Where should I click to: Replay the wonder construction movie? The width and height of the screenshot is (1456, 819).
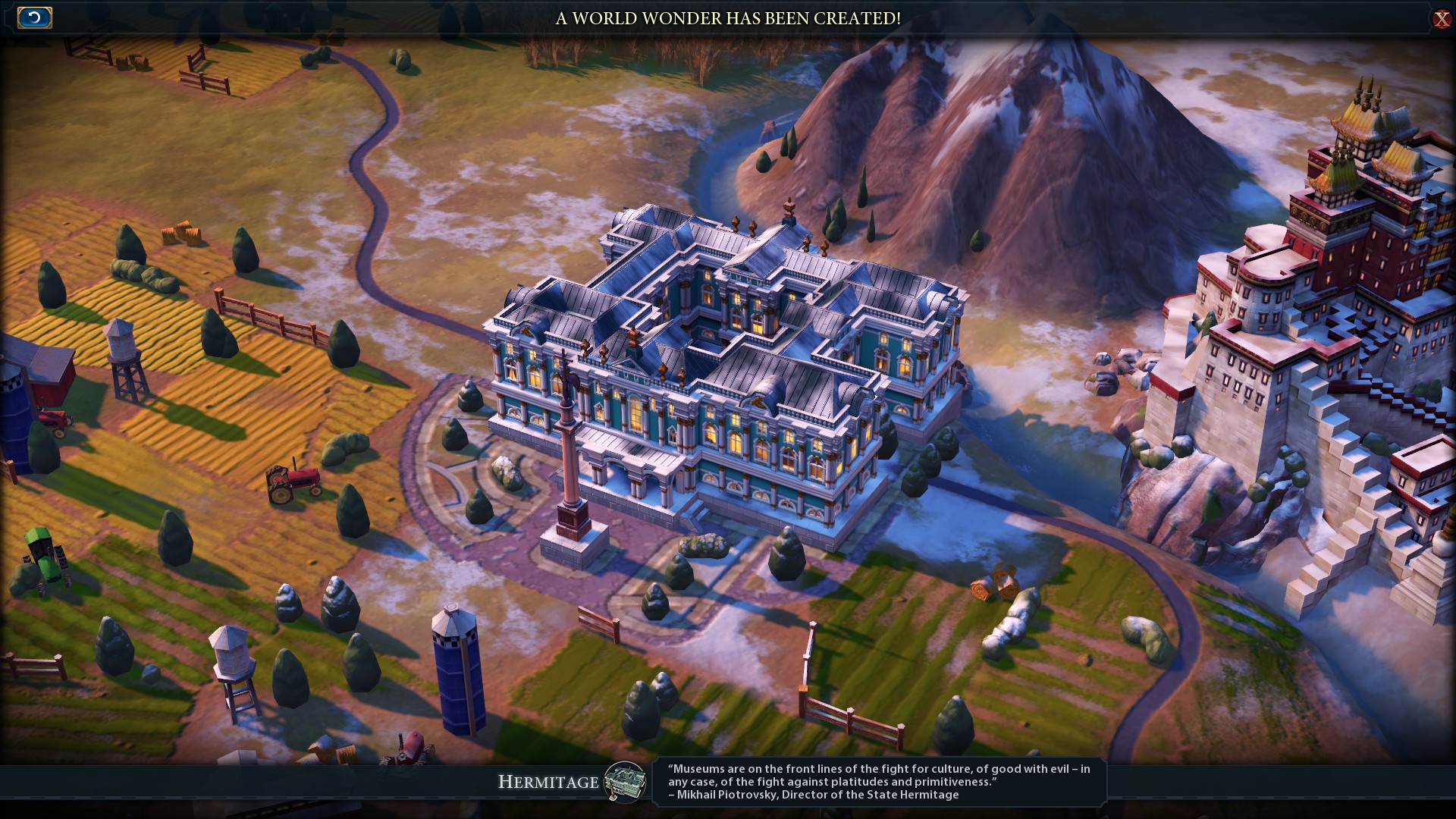(x=34, y=17)
